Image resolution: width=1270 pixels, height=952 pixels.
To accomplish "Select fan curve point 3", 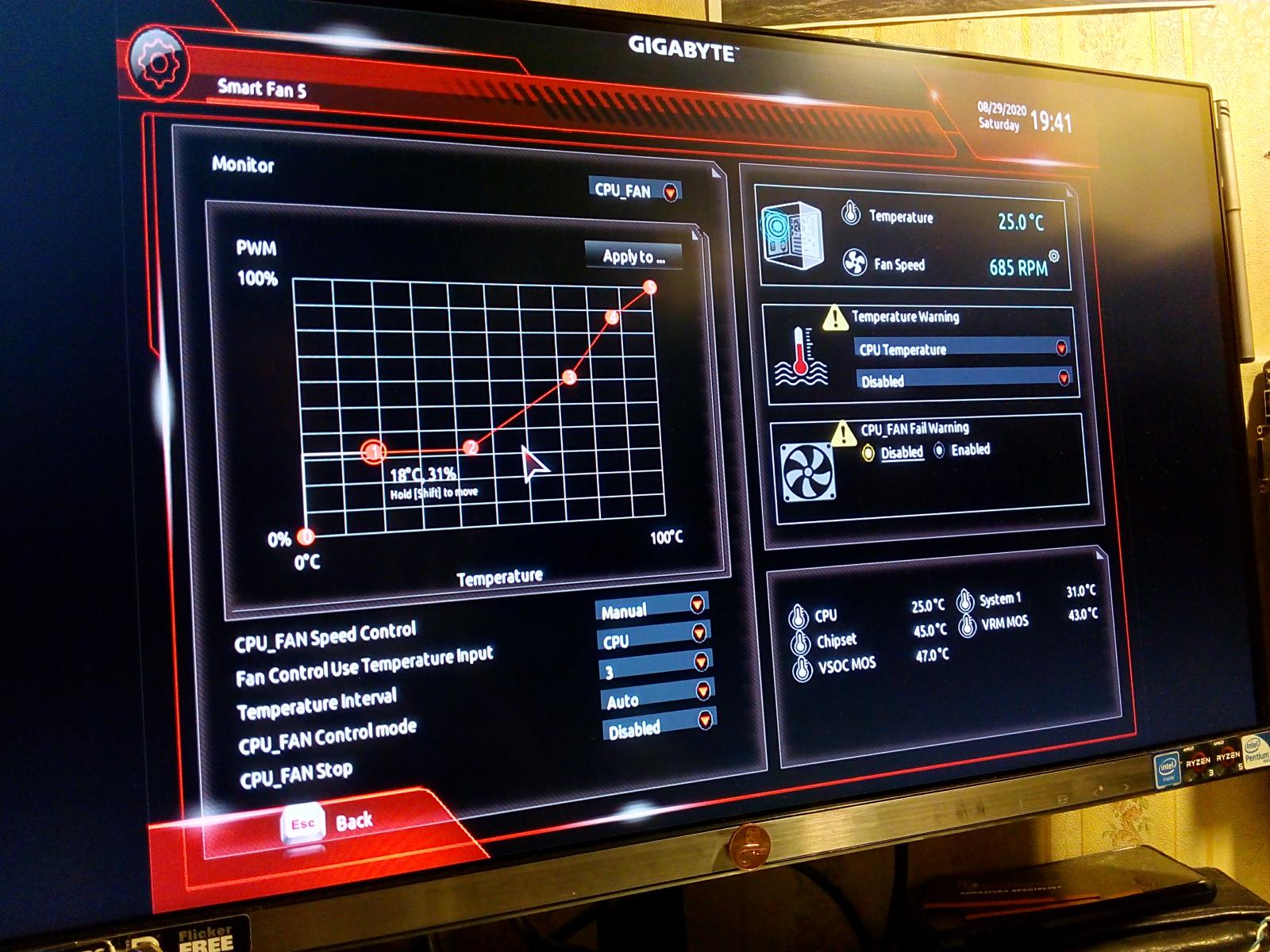I will 569,378.
